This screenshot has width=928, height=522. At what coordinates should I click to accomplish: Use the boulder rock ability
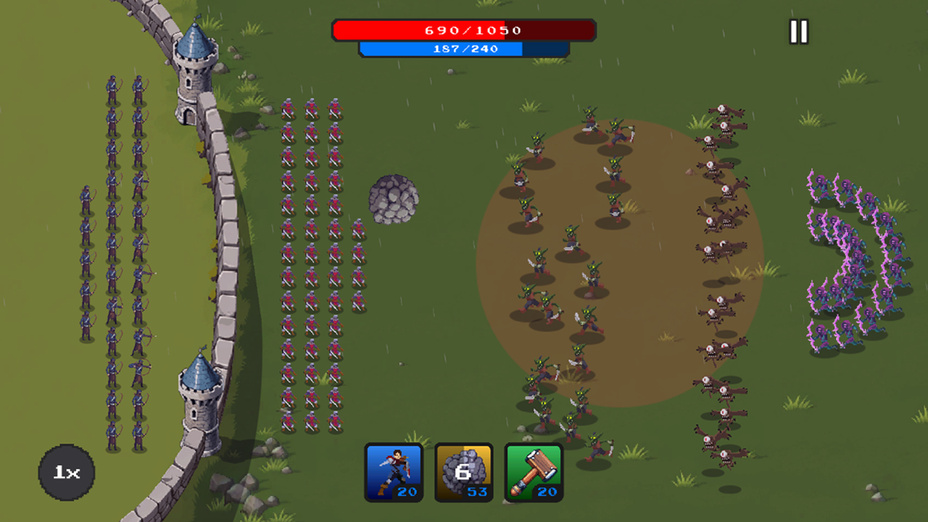[x=464, y=472]
